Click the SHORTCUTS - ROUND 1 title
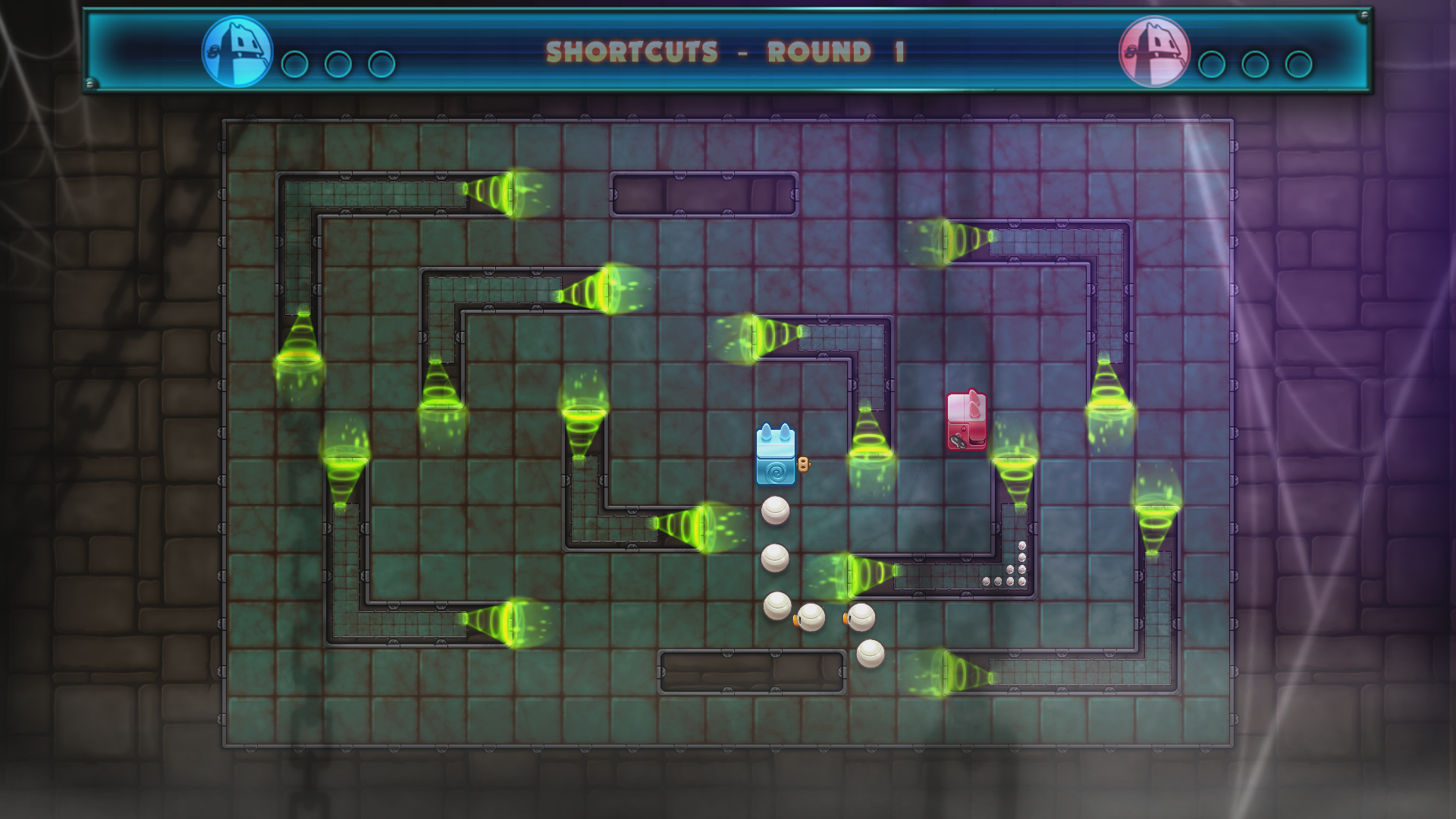Image resolution: width=1456 pixels, height=819 pixels. 724,52
